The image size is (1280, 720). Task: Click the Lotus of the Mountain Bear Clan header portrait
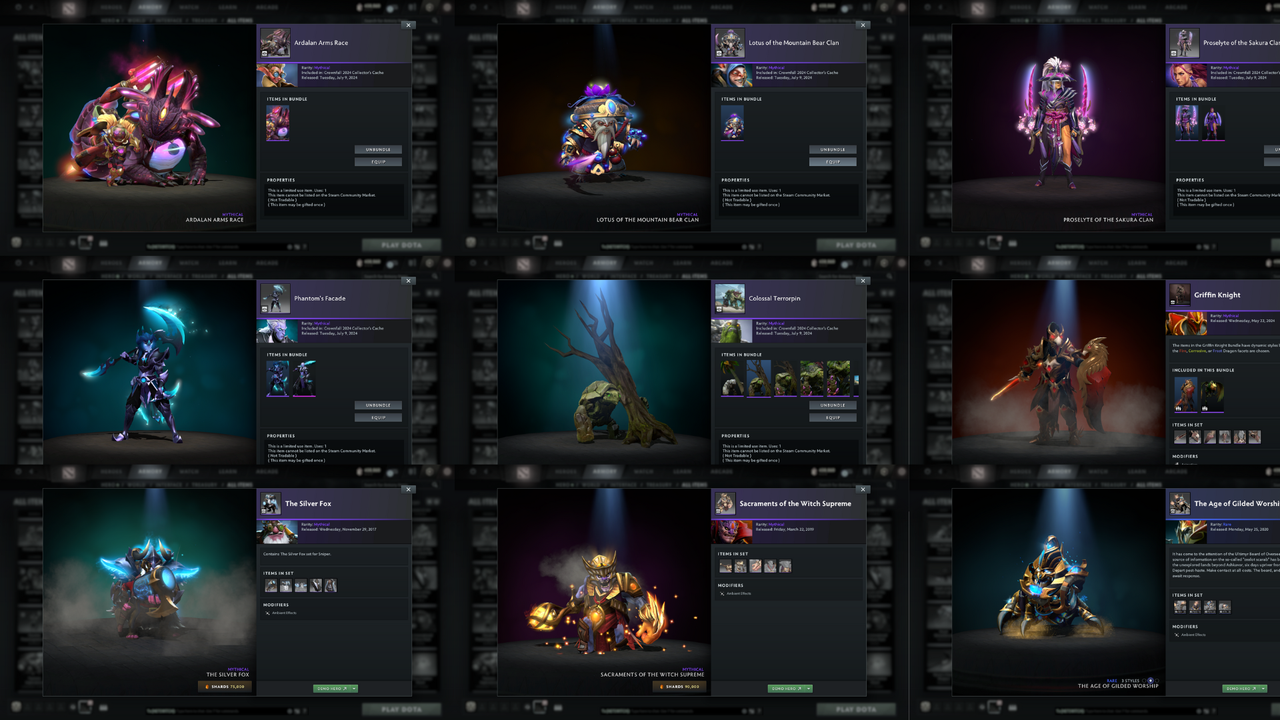(x=729, y=43)
